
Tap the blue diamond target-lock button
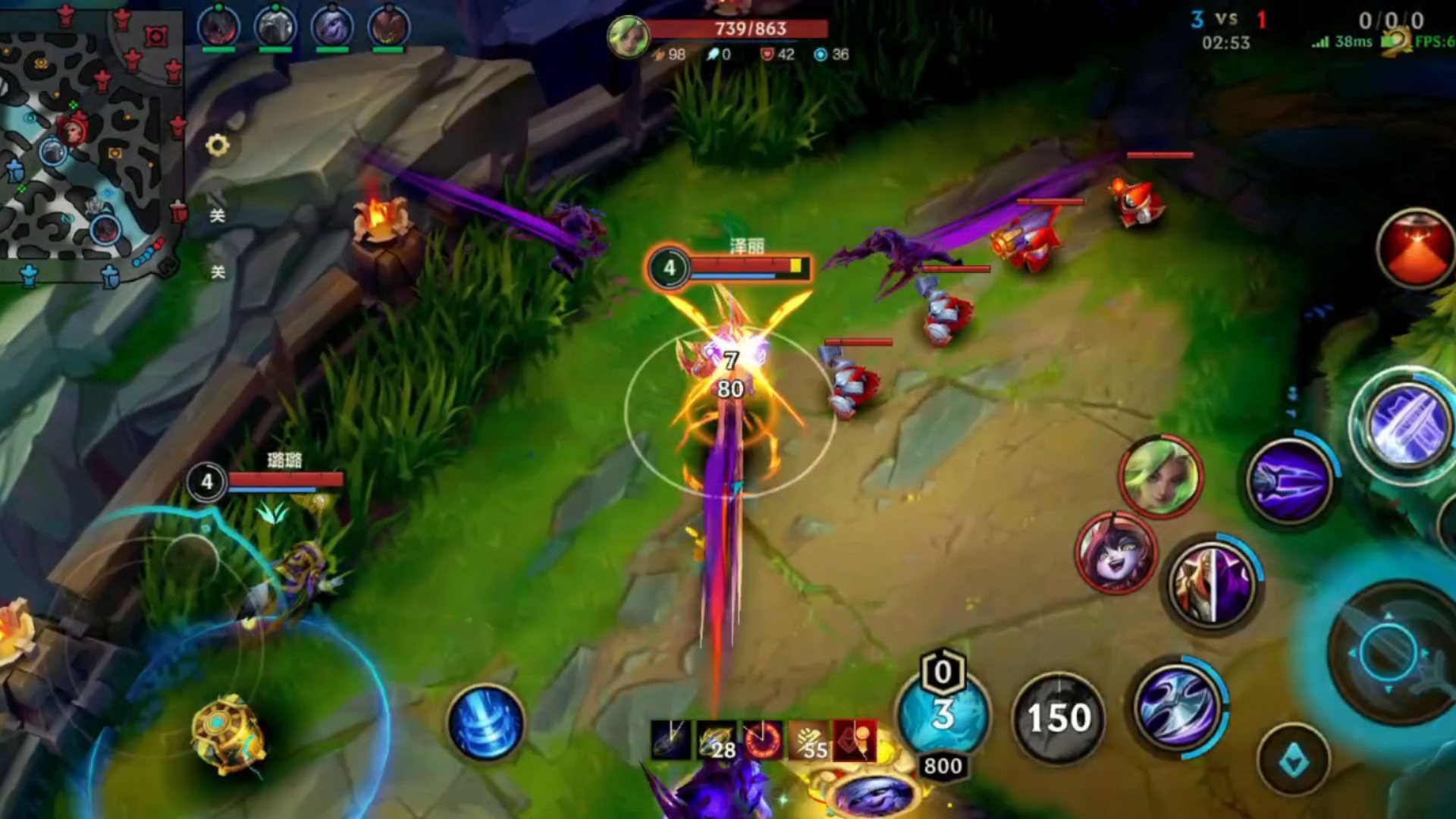click(1294, 760)
